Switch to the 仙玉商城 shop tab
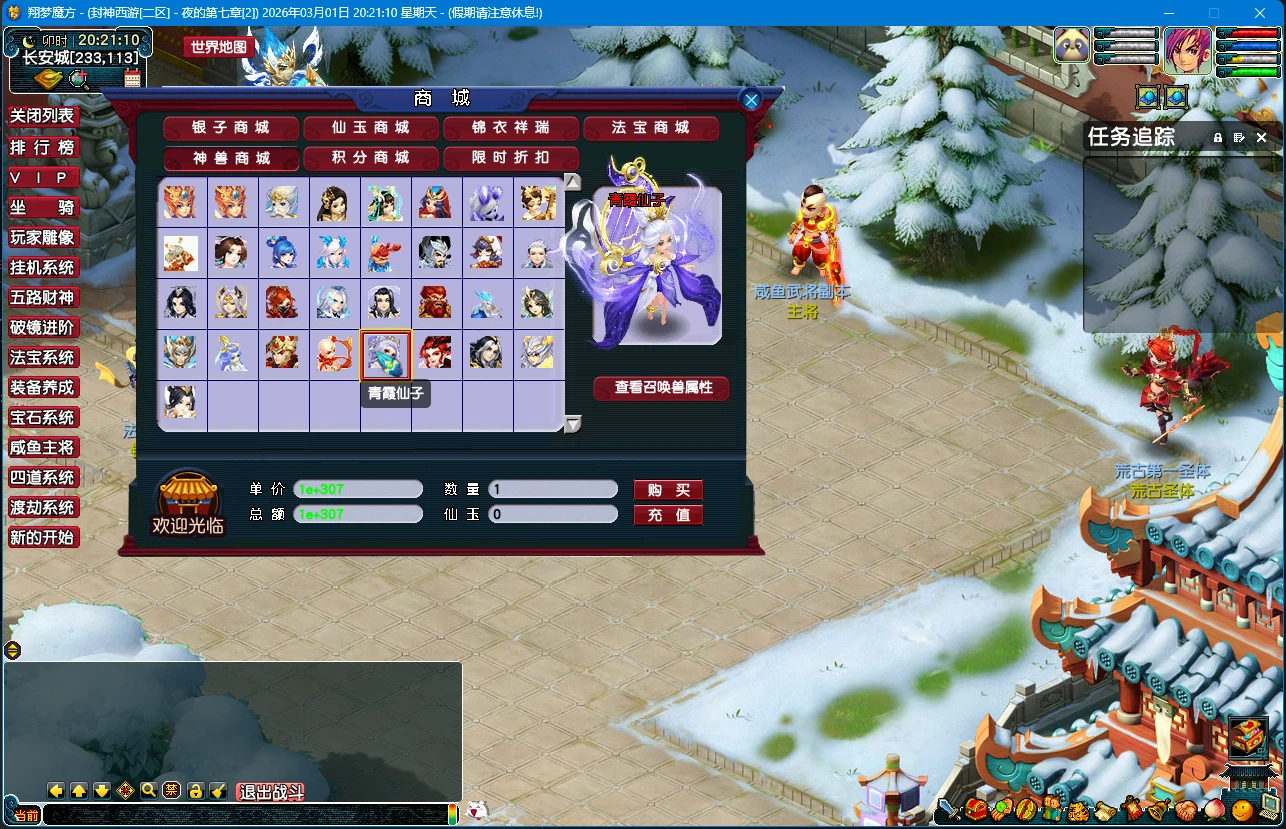Image resolution: width=1286 pixels, height=829 pixels. (370, 128)
